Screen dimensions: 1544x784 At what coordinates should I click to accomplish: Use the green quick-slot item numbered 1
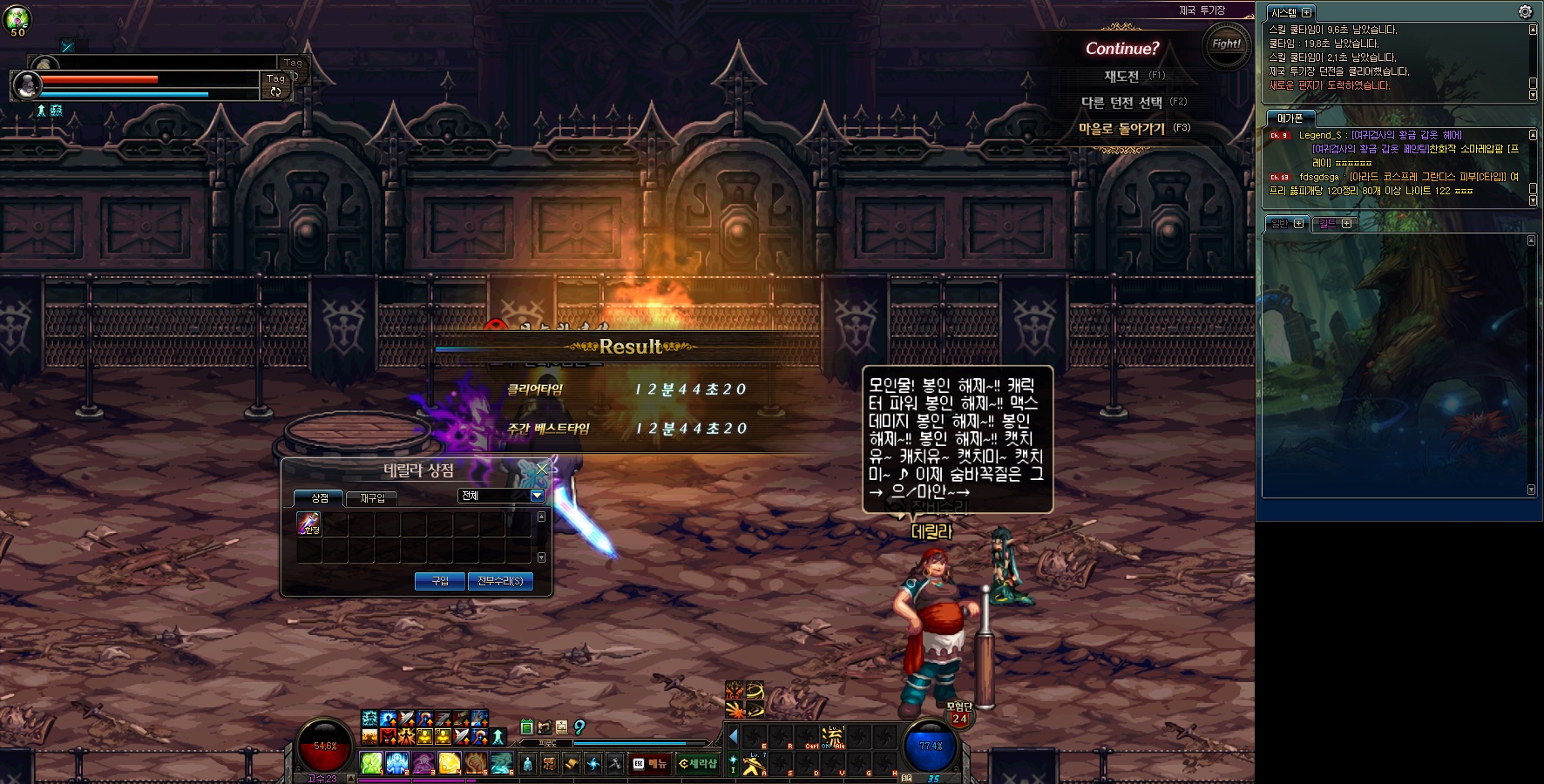371,763
